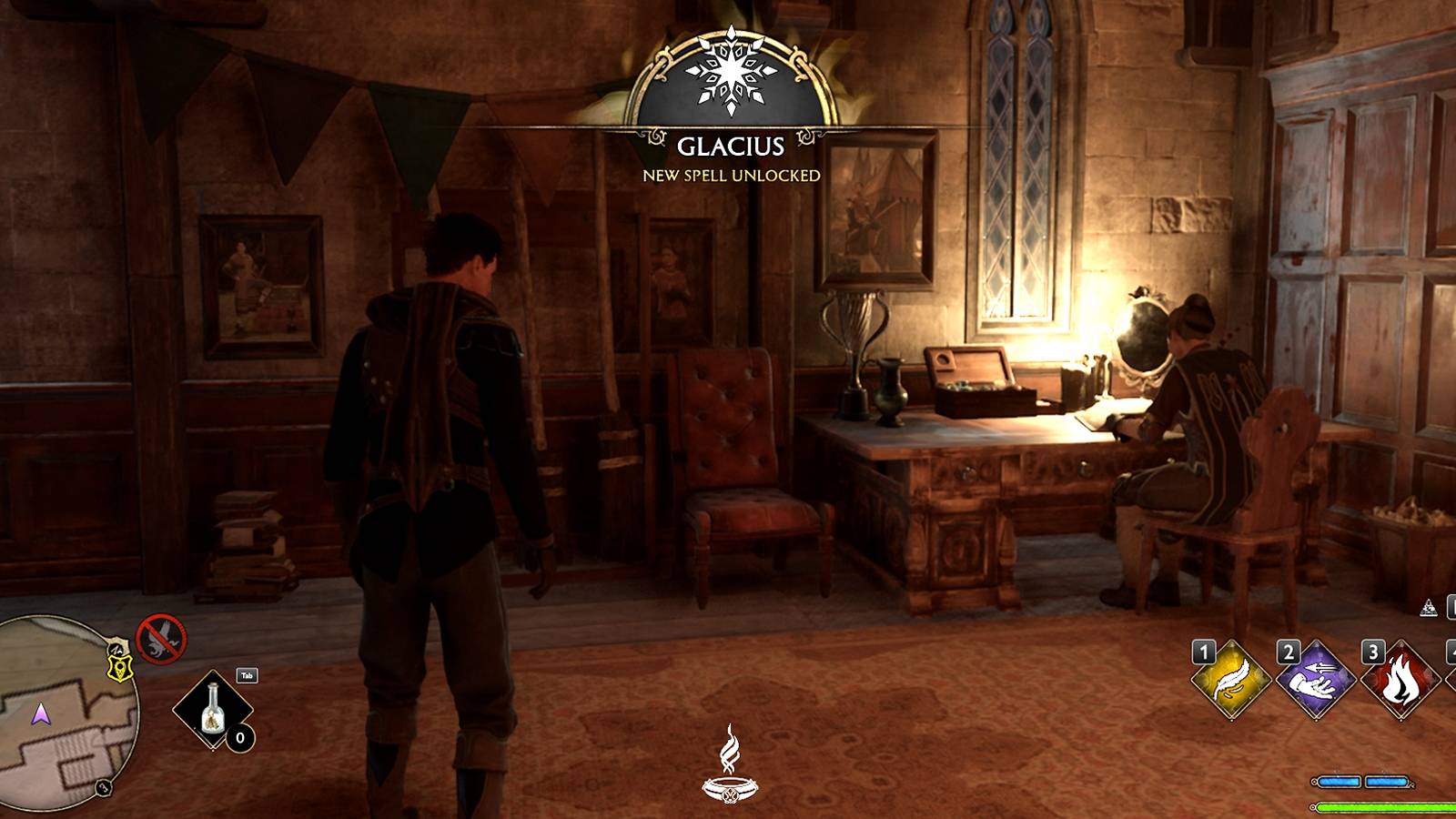This screenshot has height=819, width=1456.
Task: Cast the Incendio fire spell in slot 3
Action: [1401, 681]
